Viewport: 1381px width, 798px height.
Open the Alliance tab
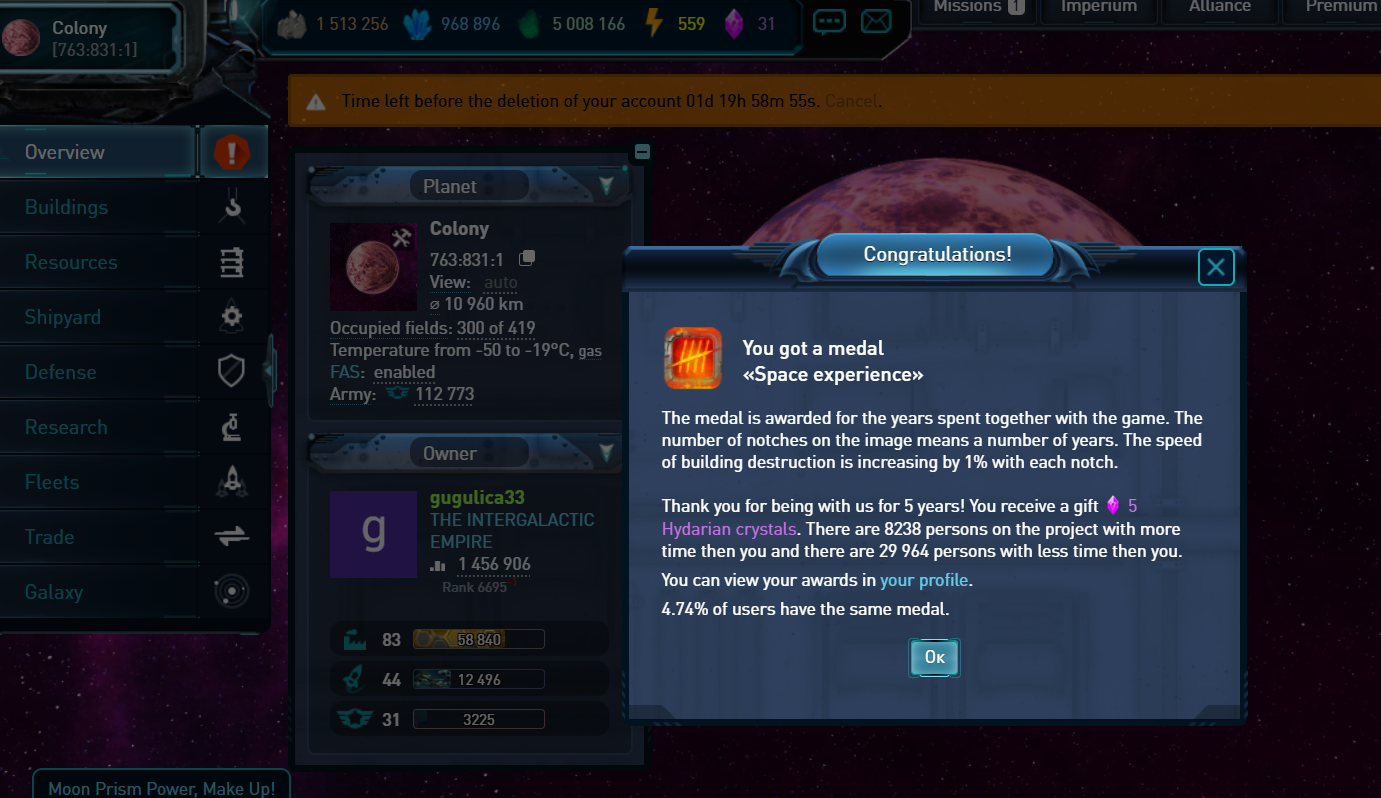(1219, 7)
